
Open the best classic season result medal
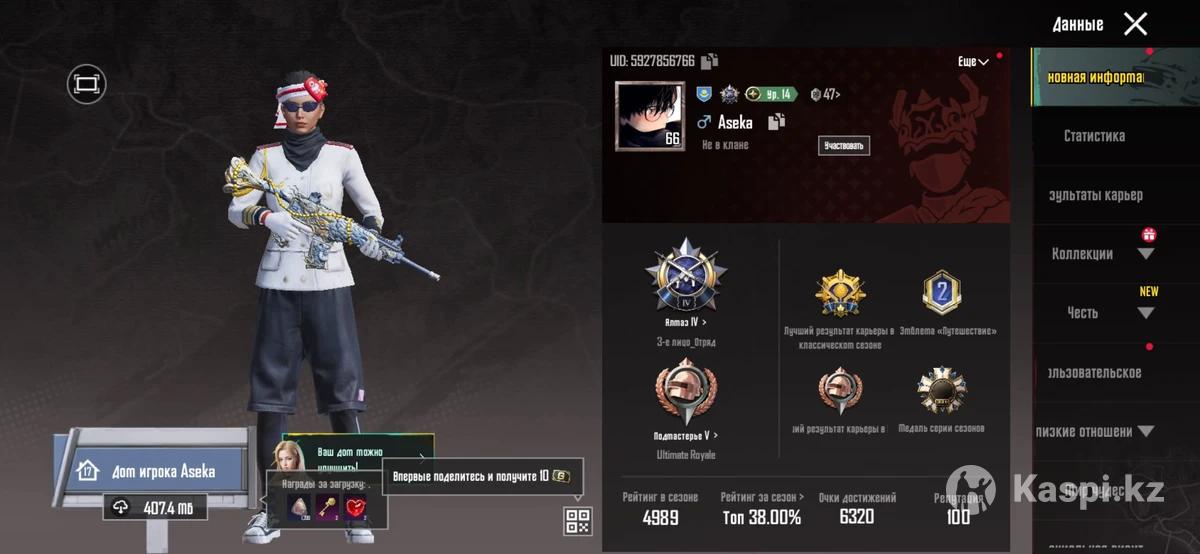[839, 294]
